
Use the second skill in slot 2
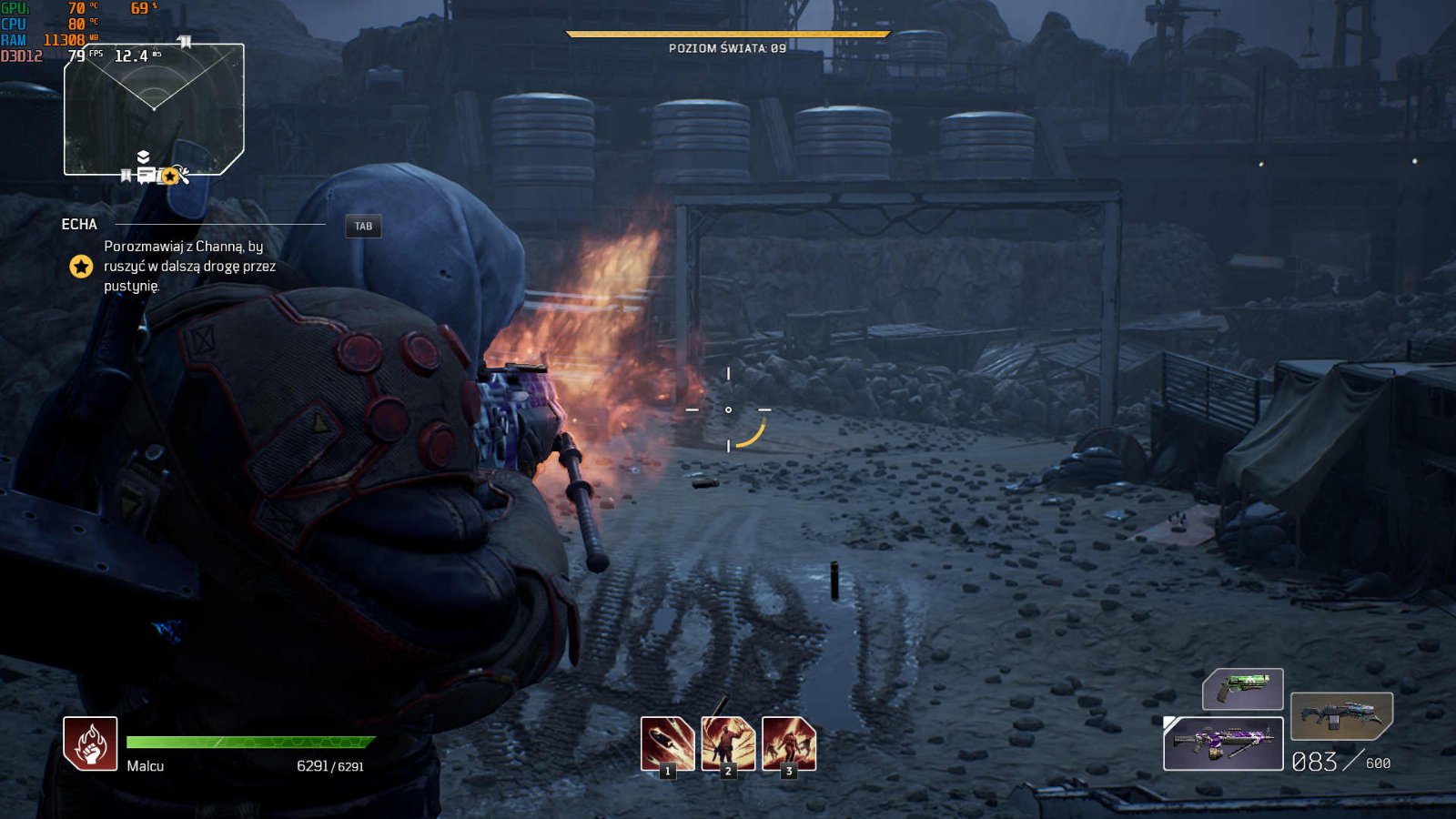[728, 743]
